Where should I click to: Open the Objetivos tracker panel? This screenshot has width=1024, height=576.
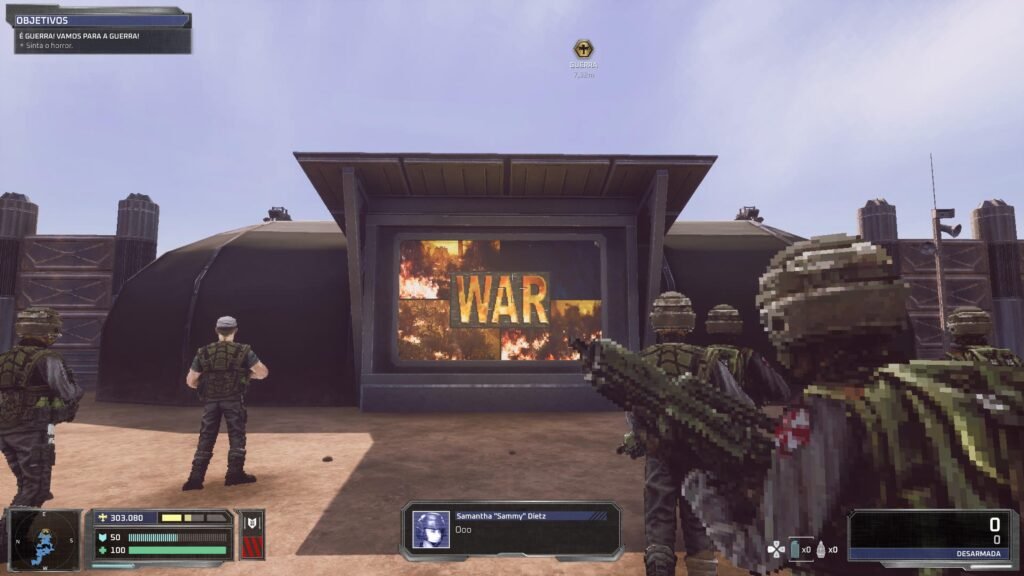coord(102,20)
